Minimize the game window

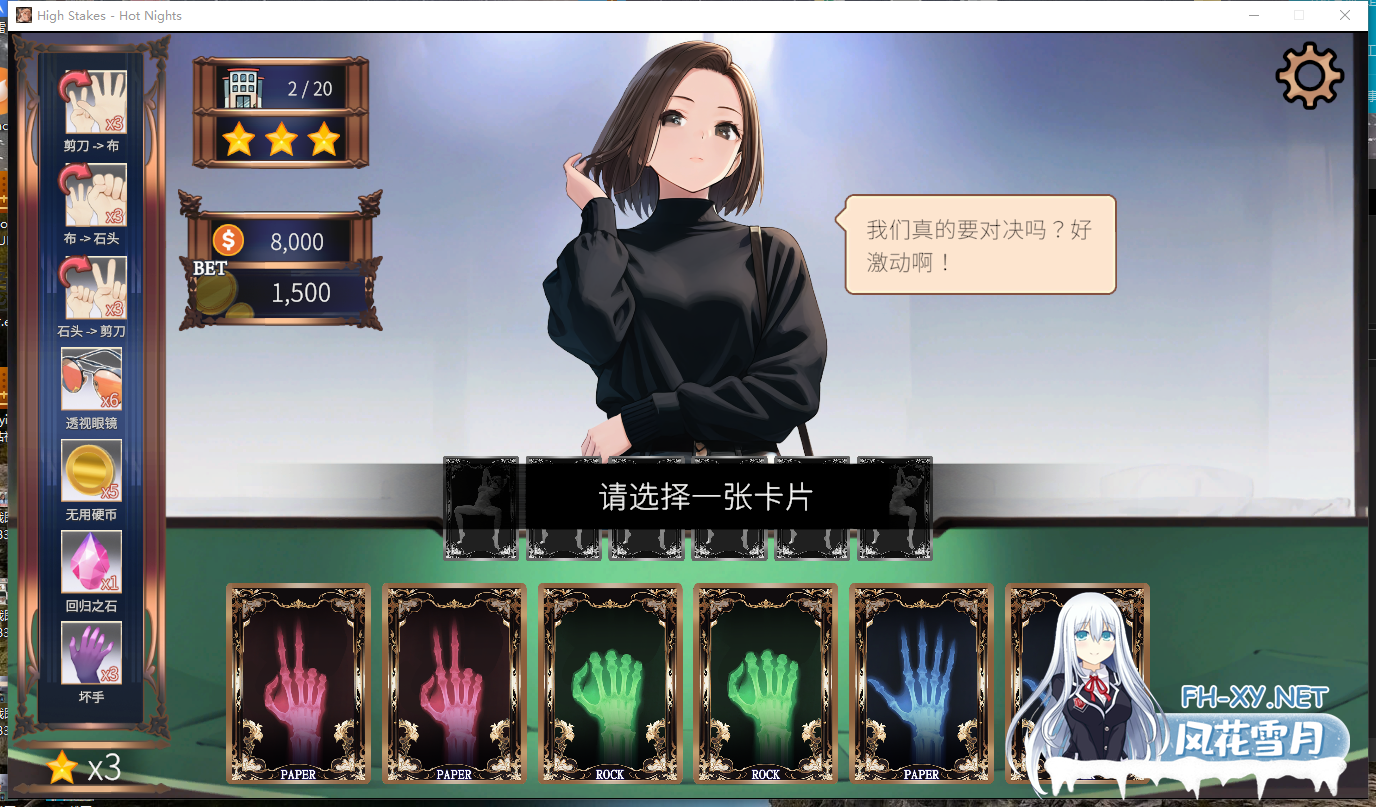tap(1253, 16)
